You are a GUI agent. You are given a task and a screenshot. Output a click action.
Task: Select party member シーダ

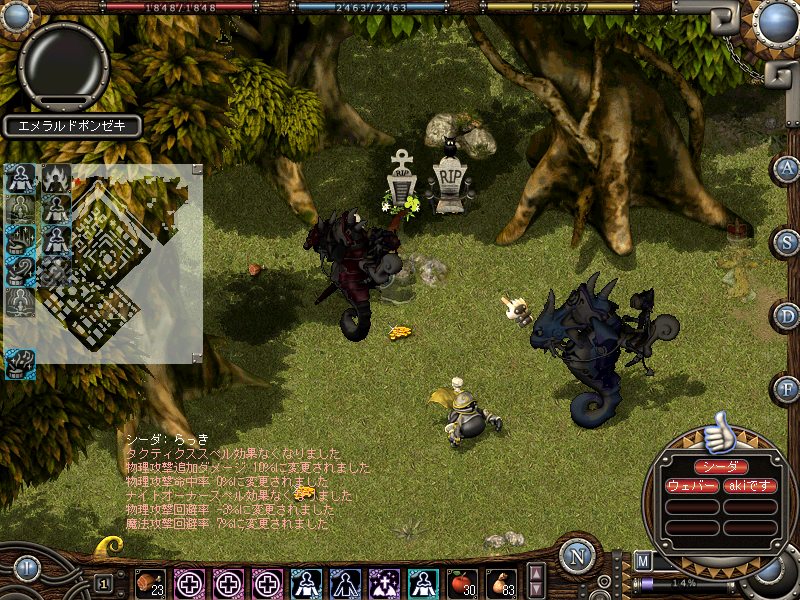coord(721,467)
